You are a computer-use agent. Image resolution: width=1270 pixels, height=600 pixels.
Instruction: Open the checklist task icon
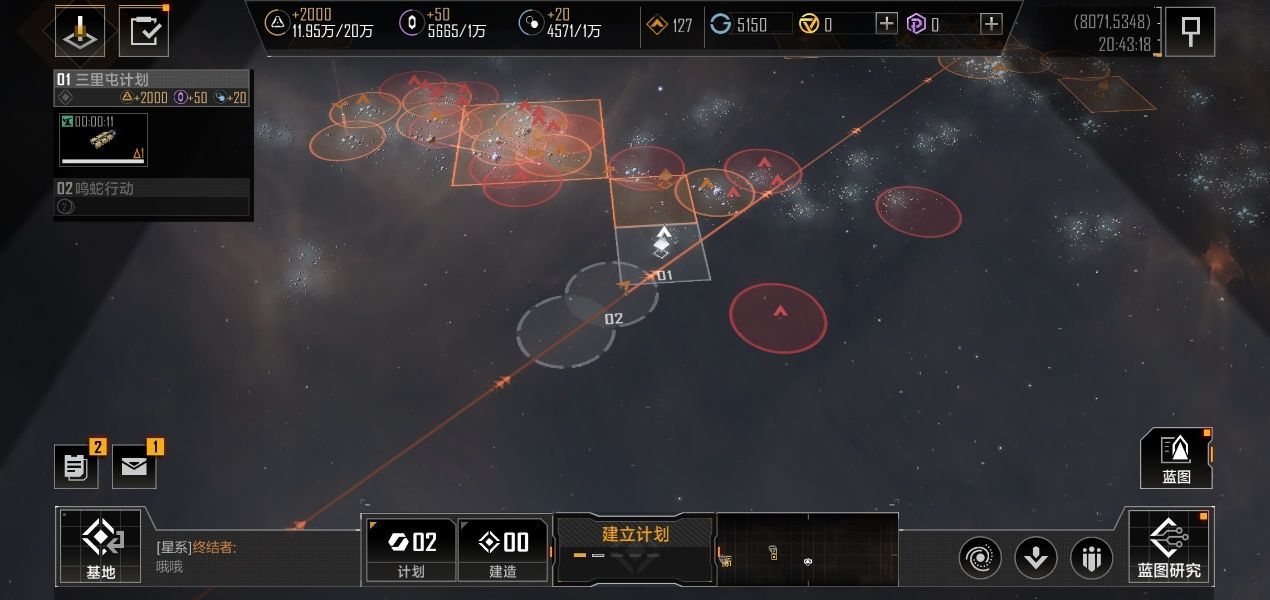coord(144,32)
